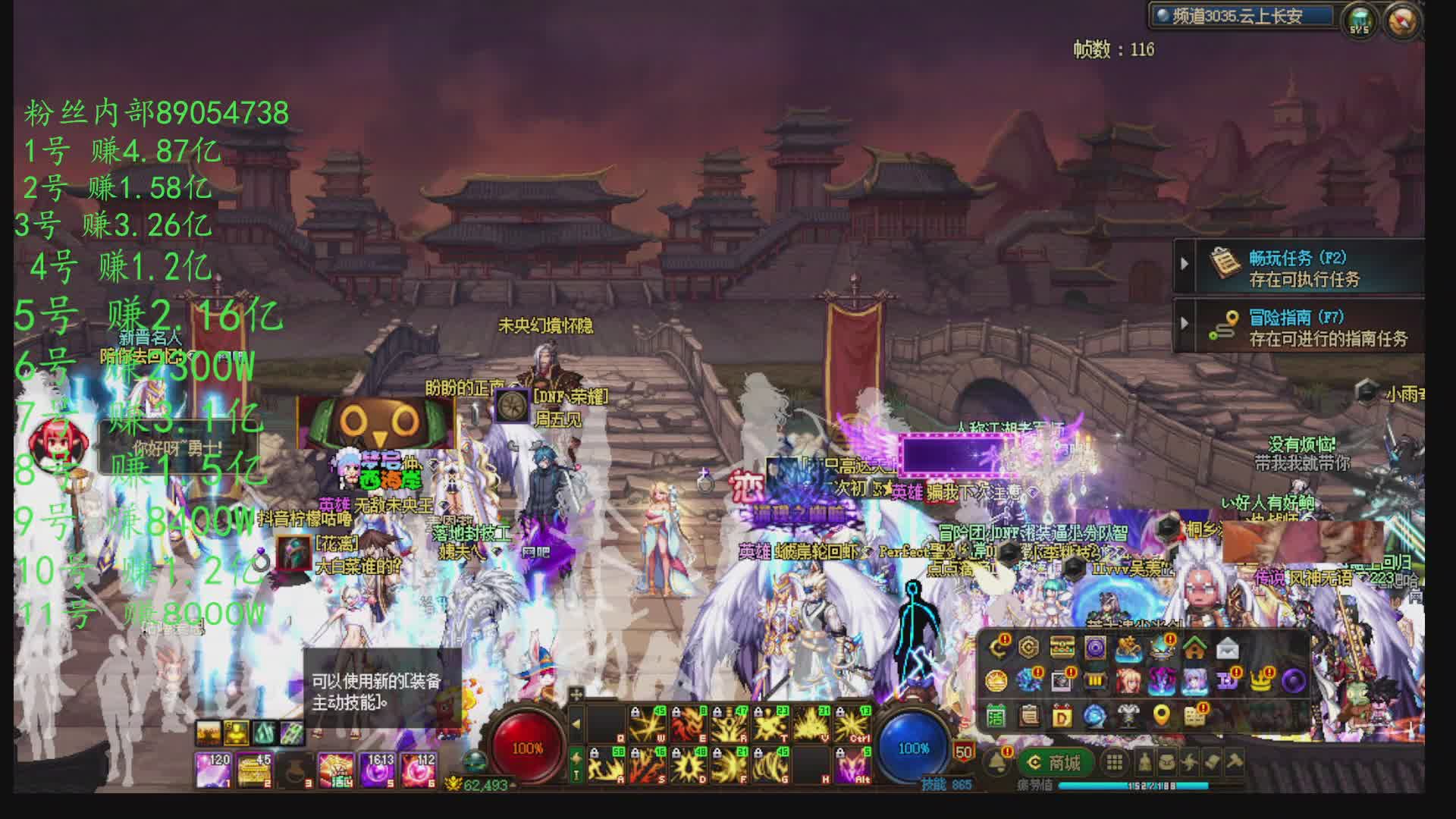Click the gold crown icon
The width and height of the screenshot is (1456, 819).
1260,680
